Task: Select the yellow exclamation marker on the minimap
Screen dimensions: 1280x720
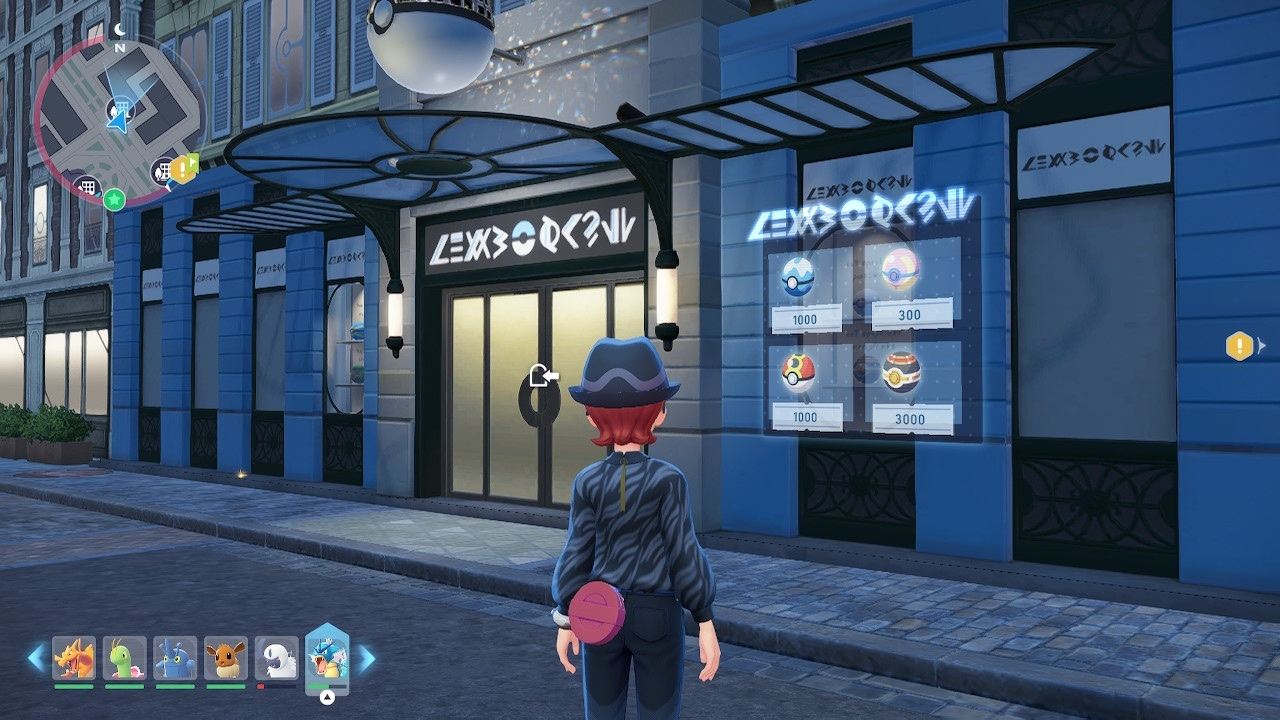Action: point(183,169)
